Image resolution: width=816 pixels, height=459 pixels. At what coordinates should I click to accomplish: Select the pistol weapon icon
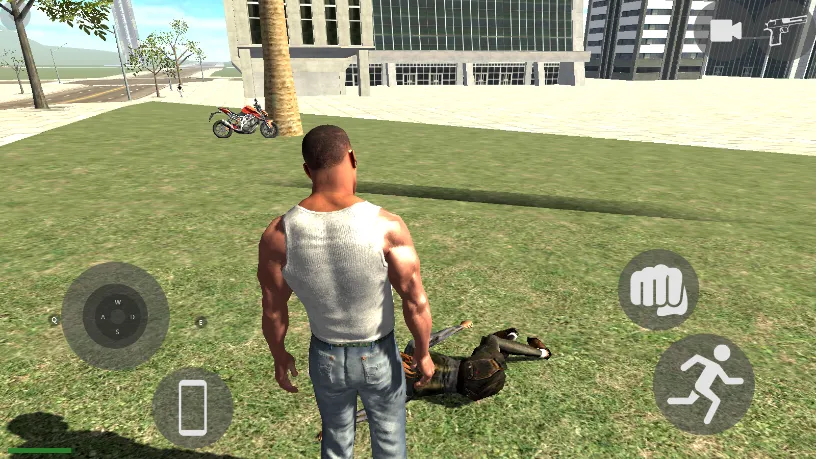coord(785,30)
